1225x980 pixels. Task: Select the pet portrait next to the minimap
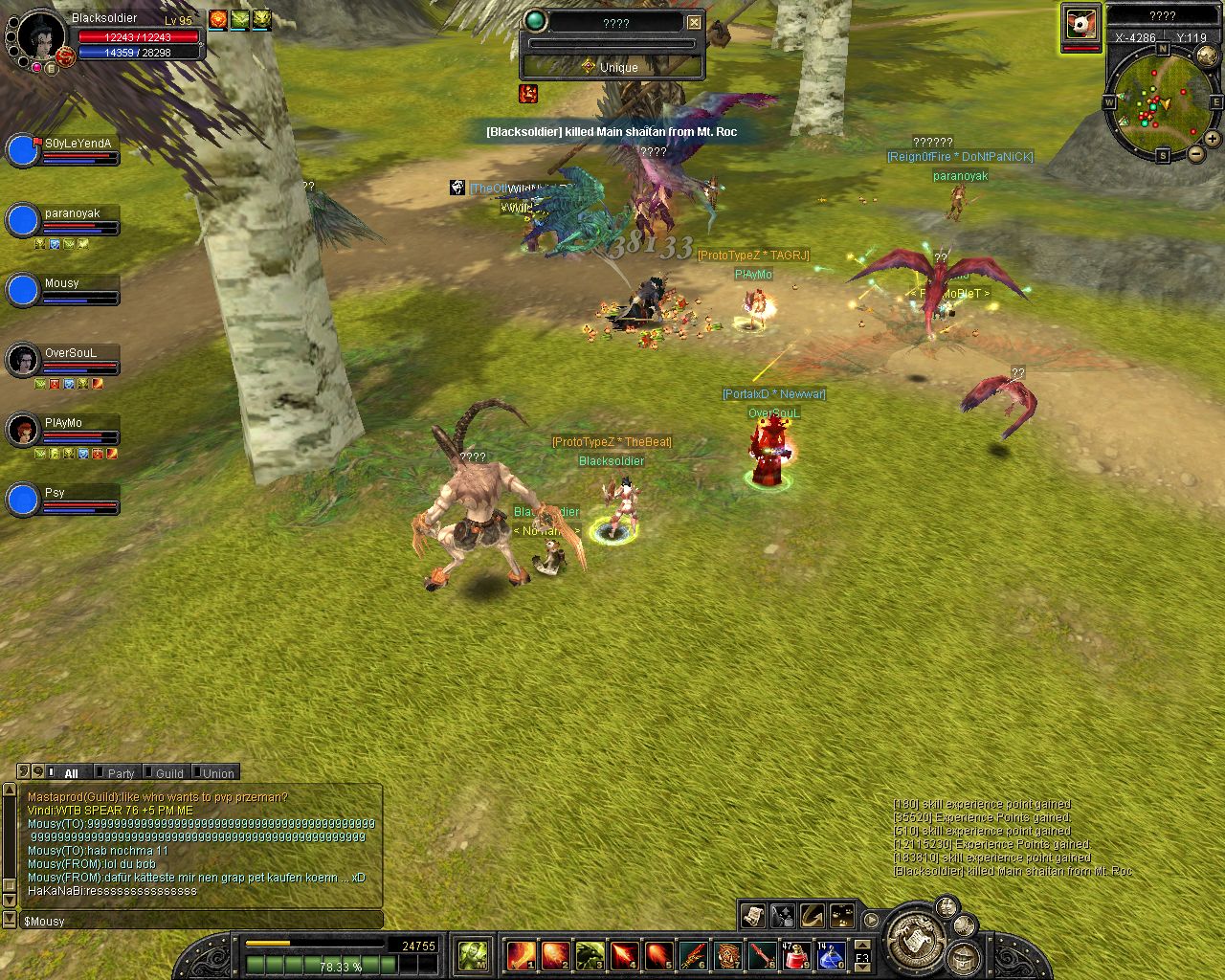1080,24
